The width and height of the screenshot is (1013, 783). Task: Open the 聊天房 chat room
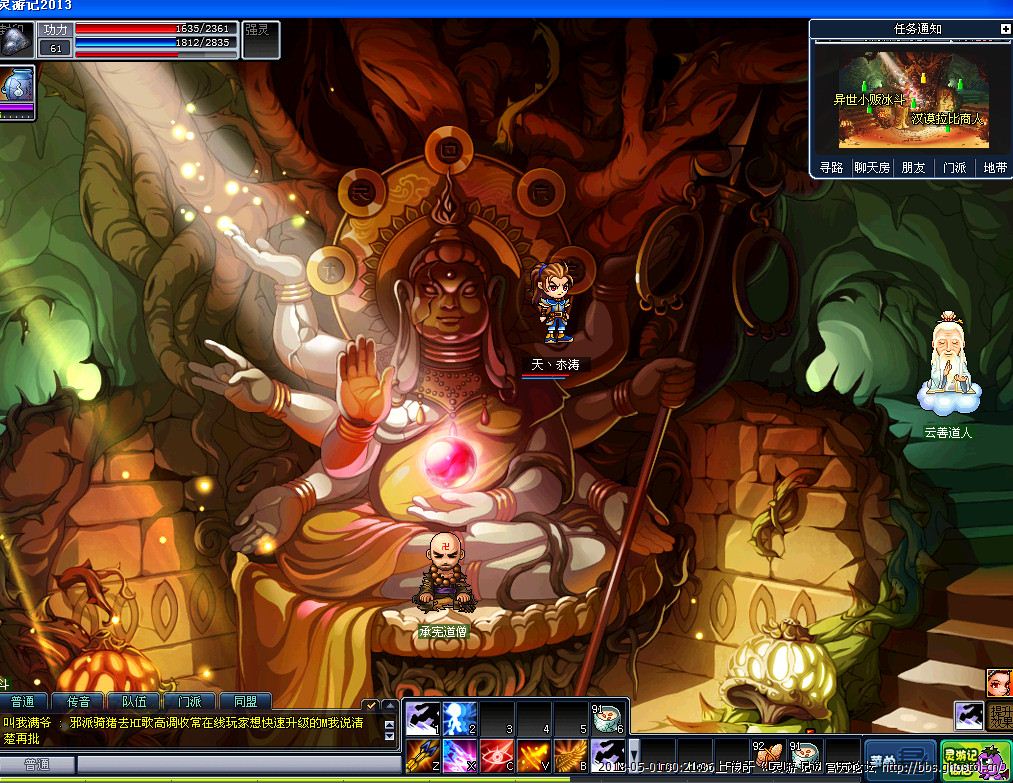[x=872, y=168]
